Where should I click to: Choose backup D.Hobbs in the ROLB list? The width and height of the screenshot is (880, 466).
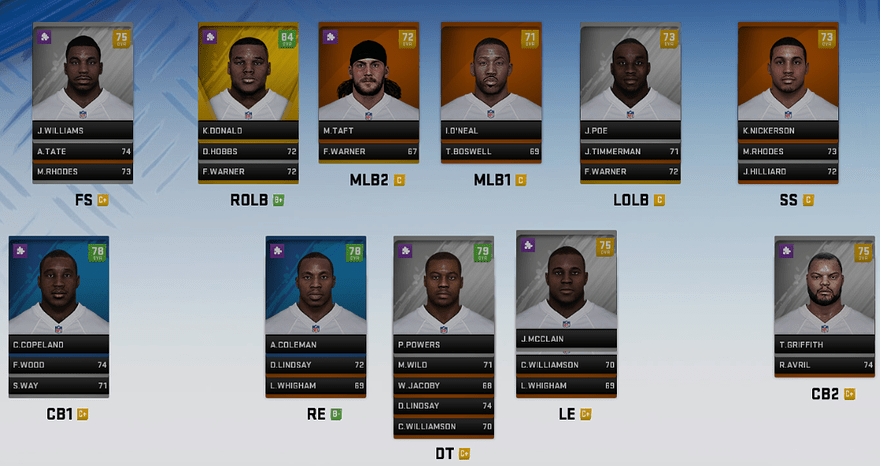(248, 151)
